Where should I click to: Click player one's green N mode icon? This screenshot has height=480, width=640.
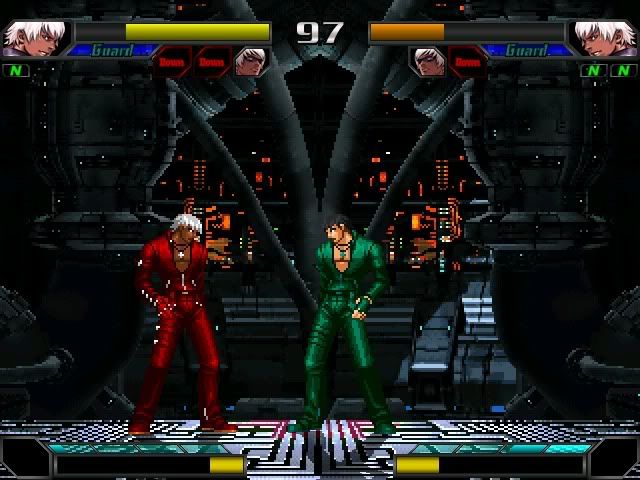tap(15, 71)
